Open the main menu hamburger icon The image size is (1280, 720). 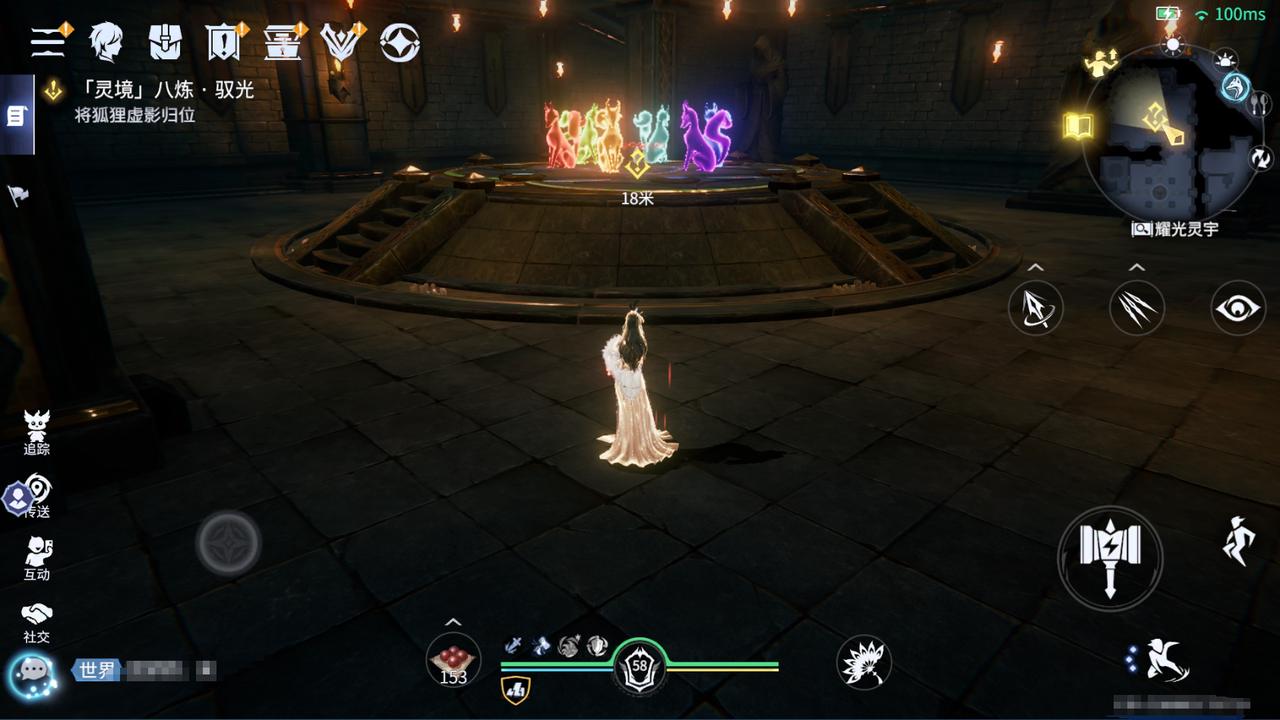pyautogui.click(x=48, y=41)
